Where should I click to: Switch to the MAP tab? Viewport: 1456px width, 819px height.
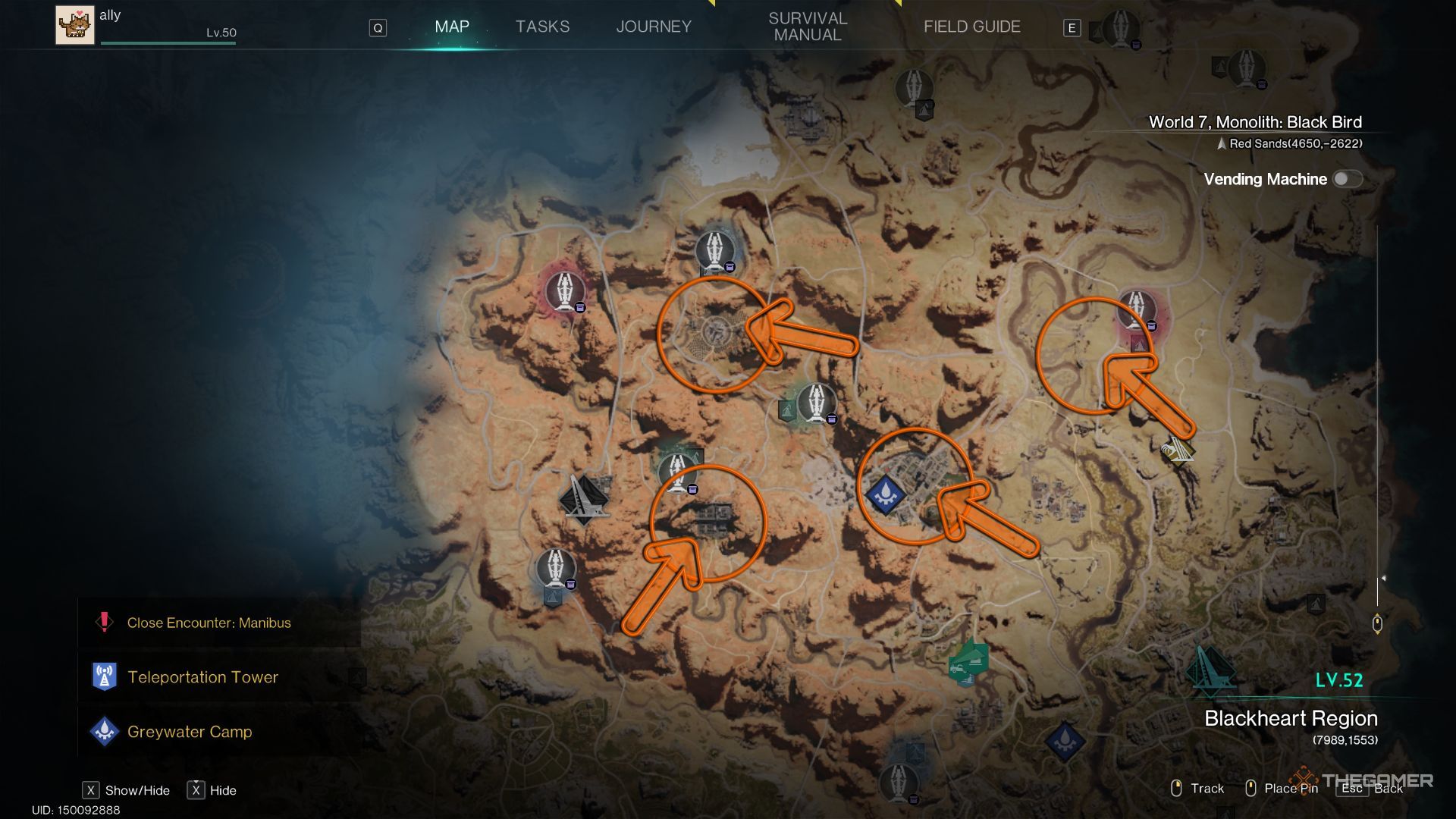tap(452, 27)
